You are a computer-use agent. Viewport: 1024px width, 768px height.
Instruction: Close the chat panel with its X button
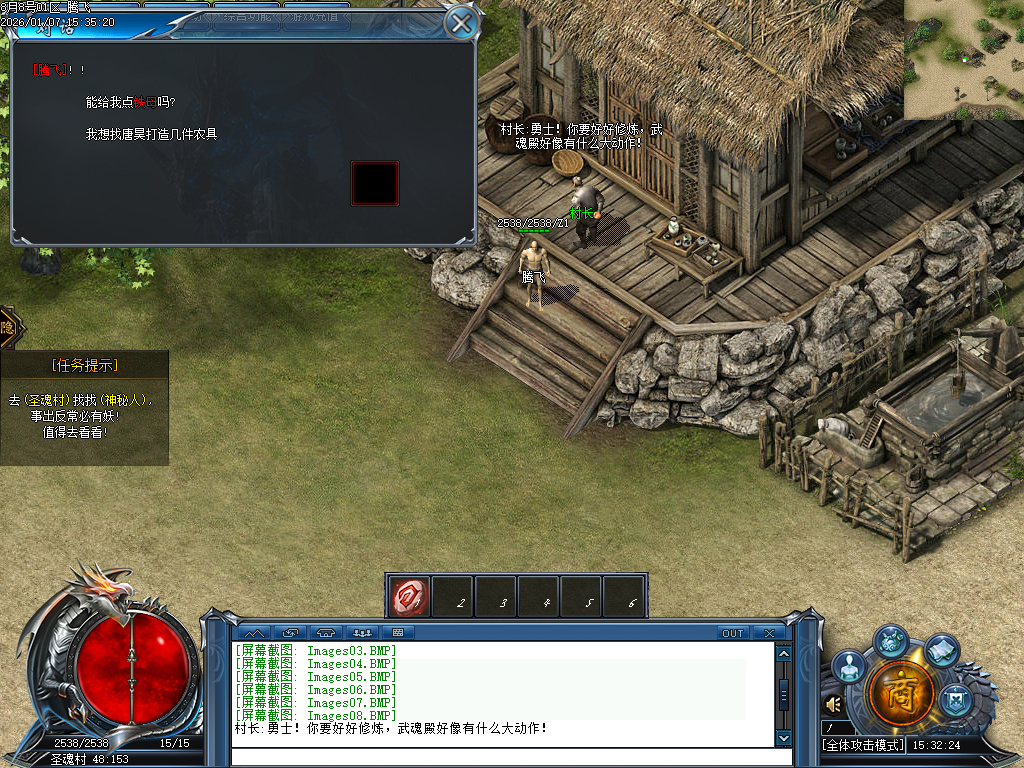click(x=768, y=633)
